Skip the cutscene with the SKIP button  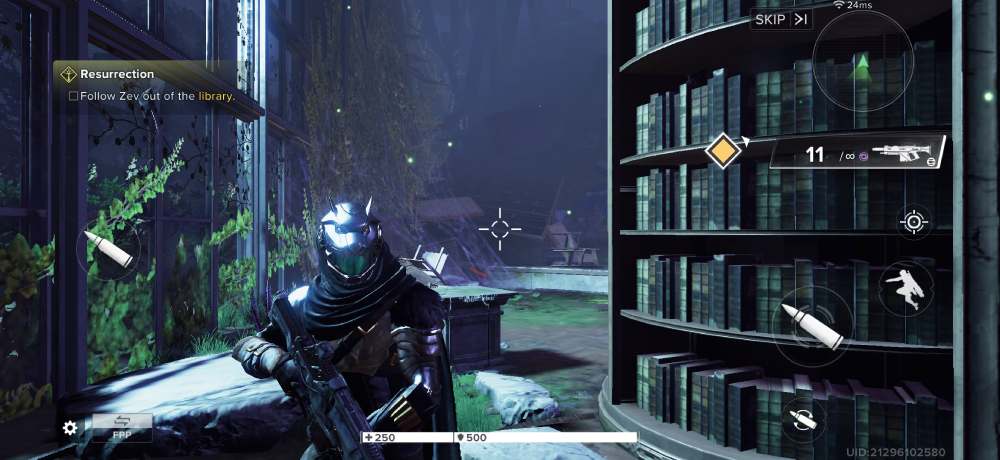click(781, 20)
